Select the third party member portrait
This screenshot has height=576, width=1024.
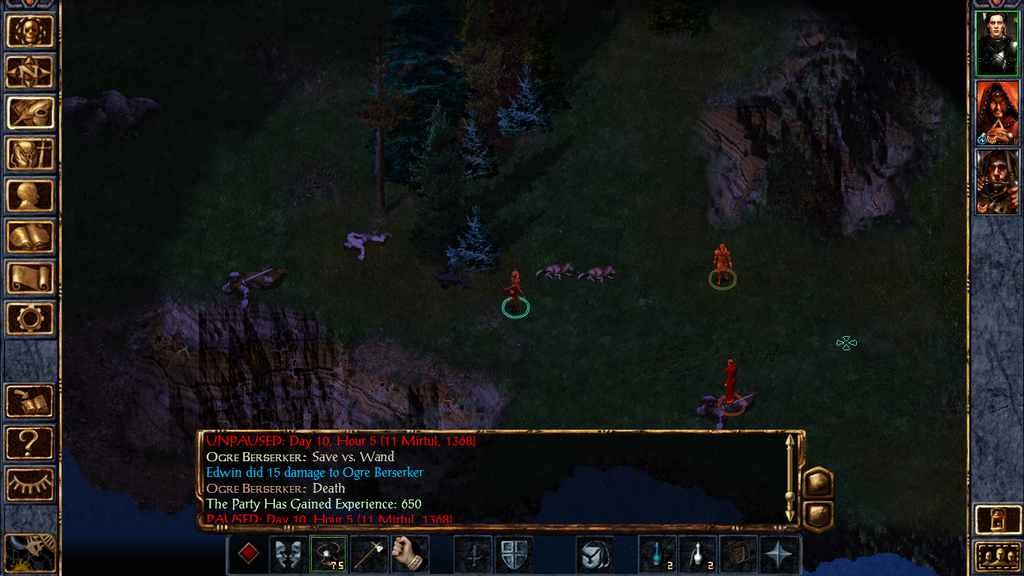(x=996, y=181)
